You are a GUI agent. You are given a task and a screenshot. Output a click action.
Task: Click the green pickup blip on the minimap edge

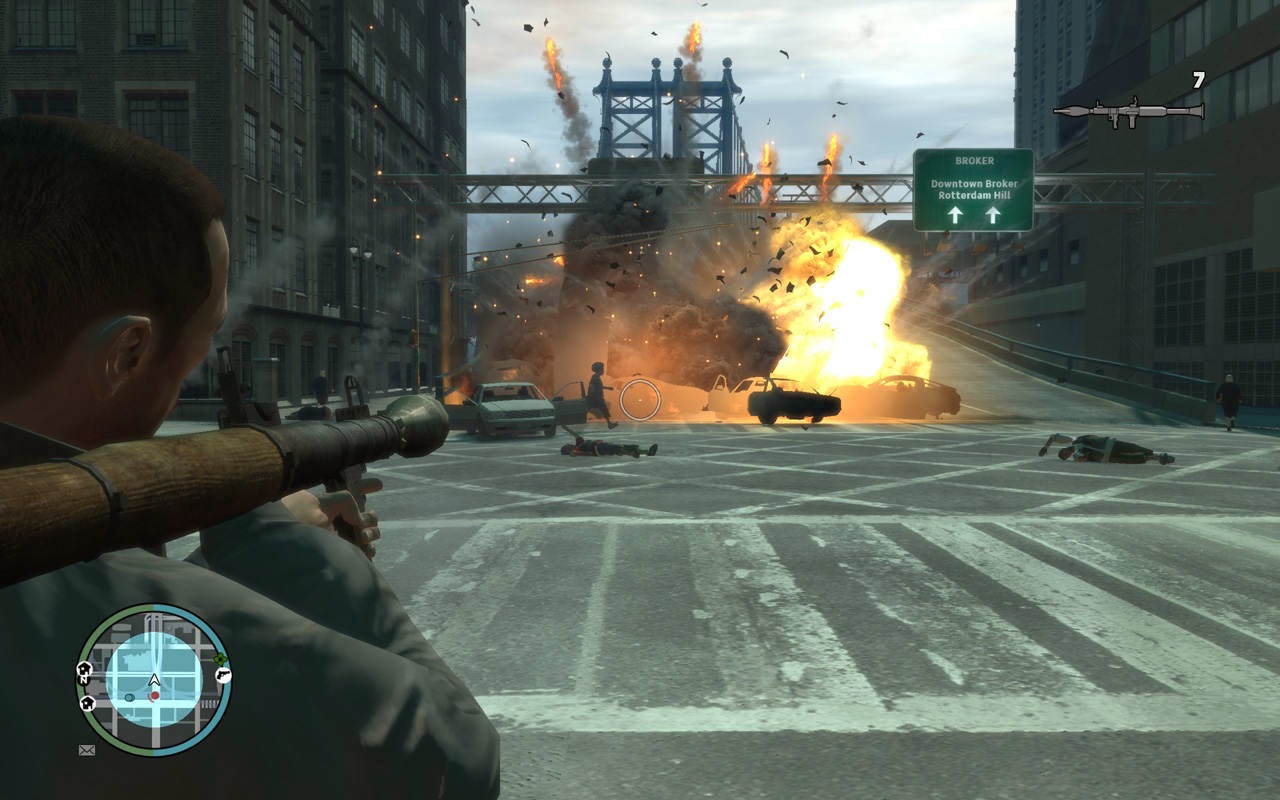221,657
